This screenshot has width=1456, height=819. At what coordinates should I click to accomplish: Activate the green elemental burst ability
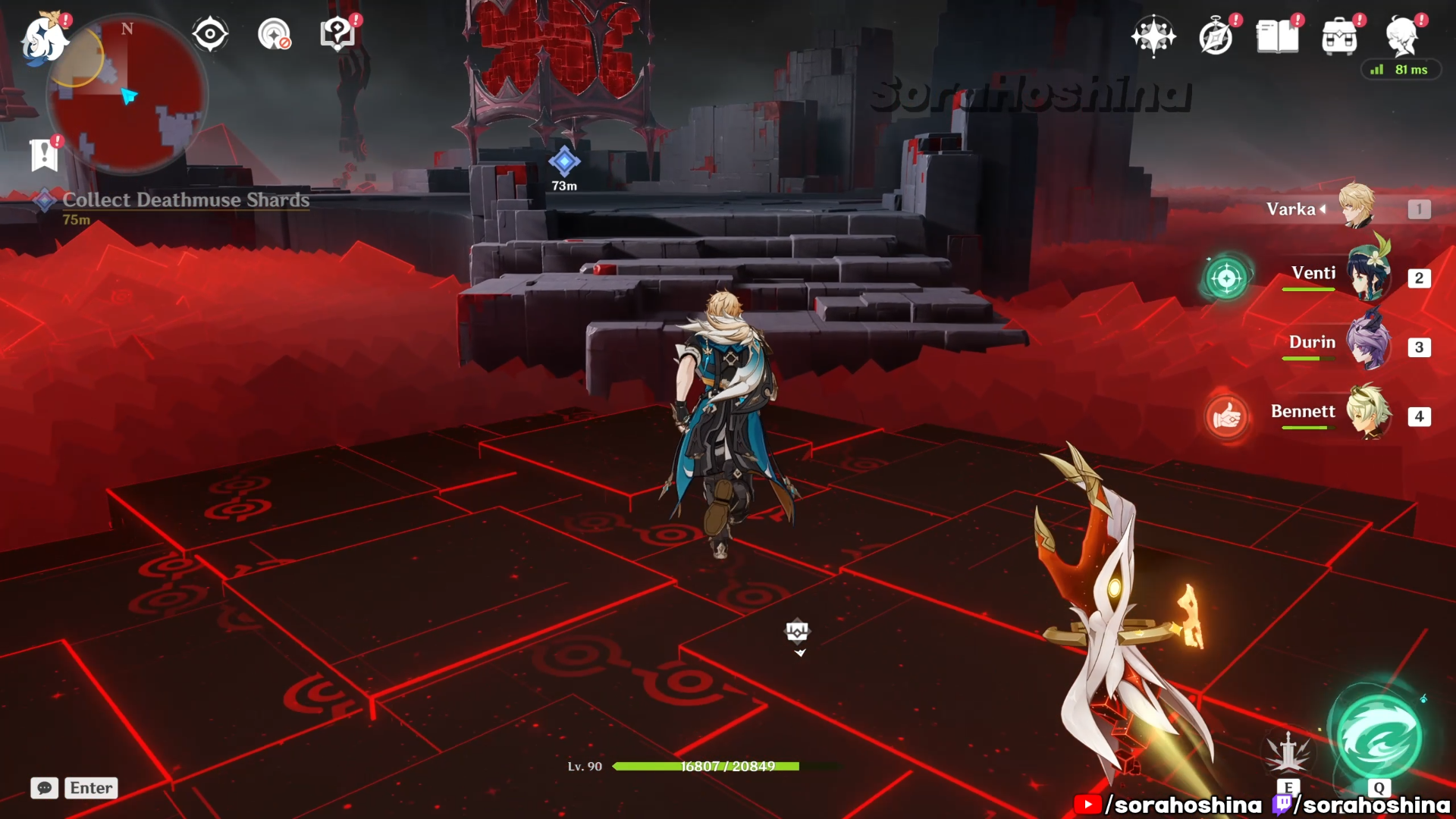click(x=1378, y=737)
